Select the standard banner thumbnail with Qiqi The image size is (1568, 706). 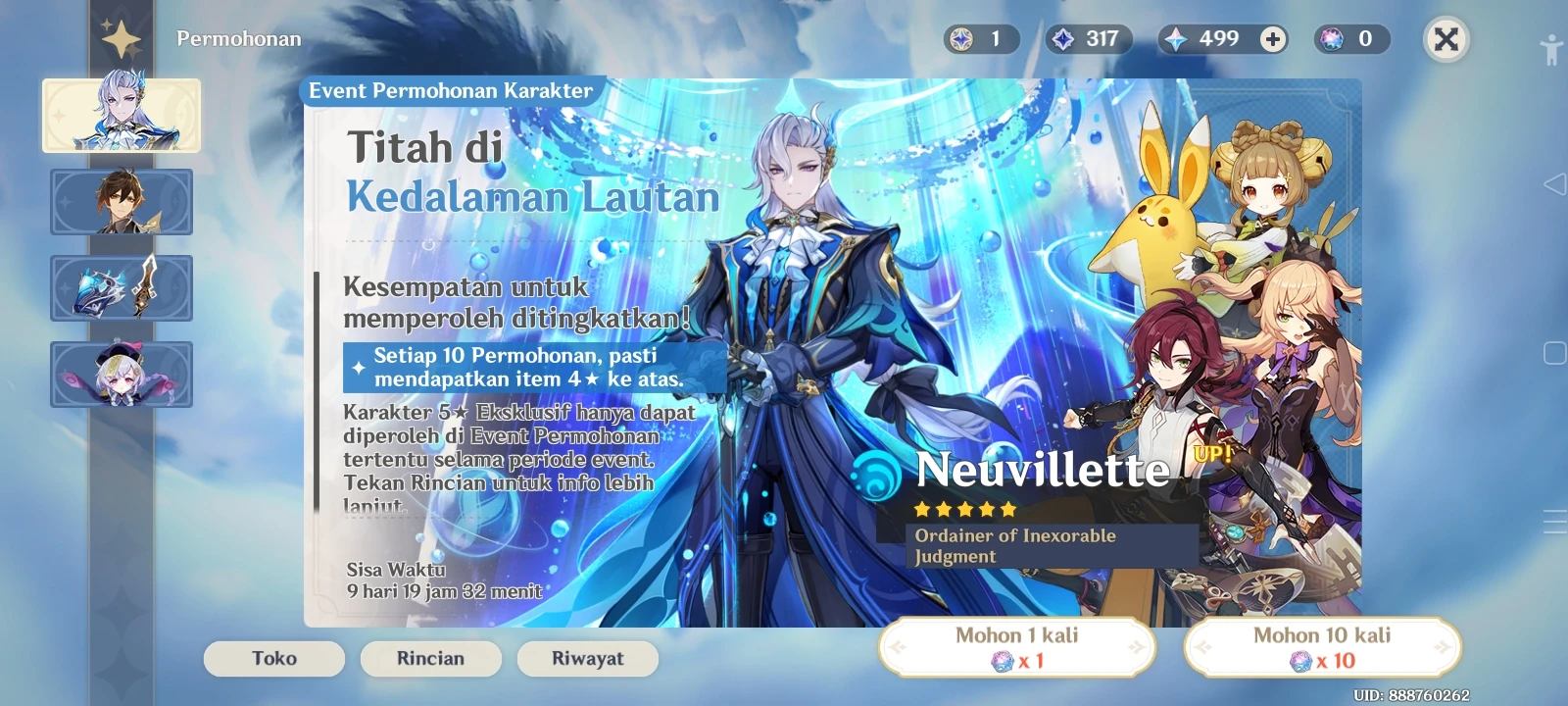pyautogui.click(x=122, y=375)
